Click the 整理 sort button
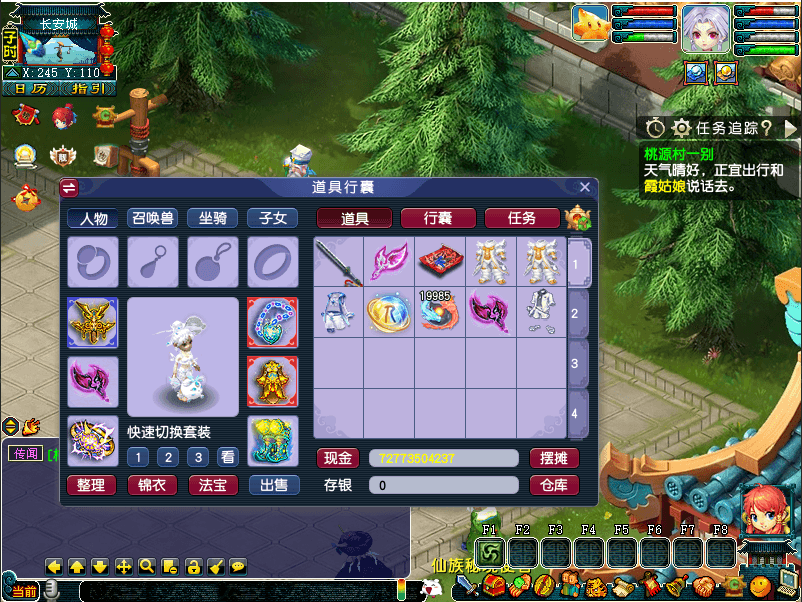The image size is (802, 602). [x=91, y=485]
